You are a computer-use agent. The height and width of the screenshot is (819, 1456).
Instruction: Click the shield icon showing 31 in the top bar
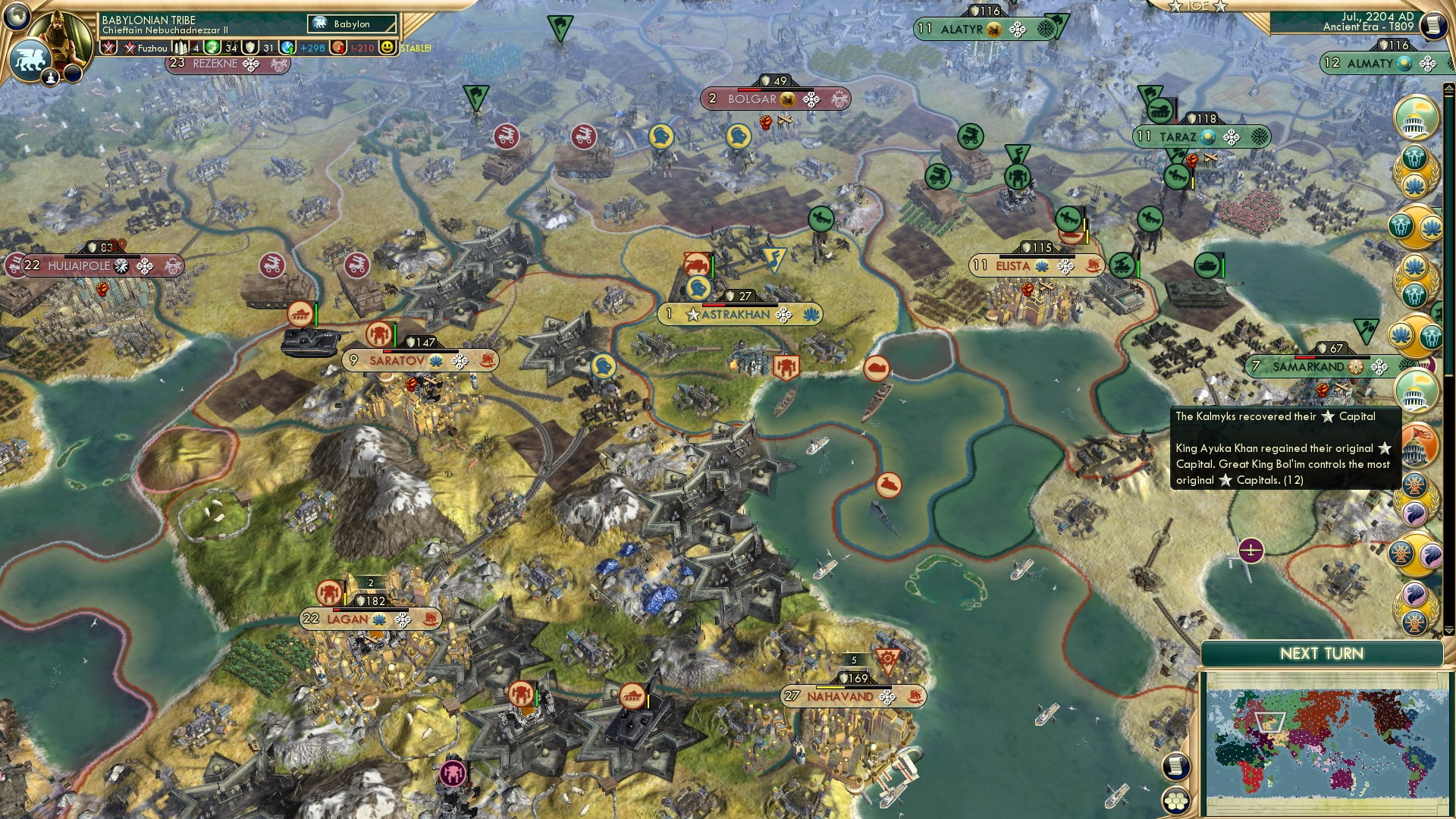click(x=250, y=47)
